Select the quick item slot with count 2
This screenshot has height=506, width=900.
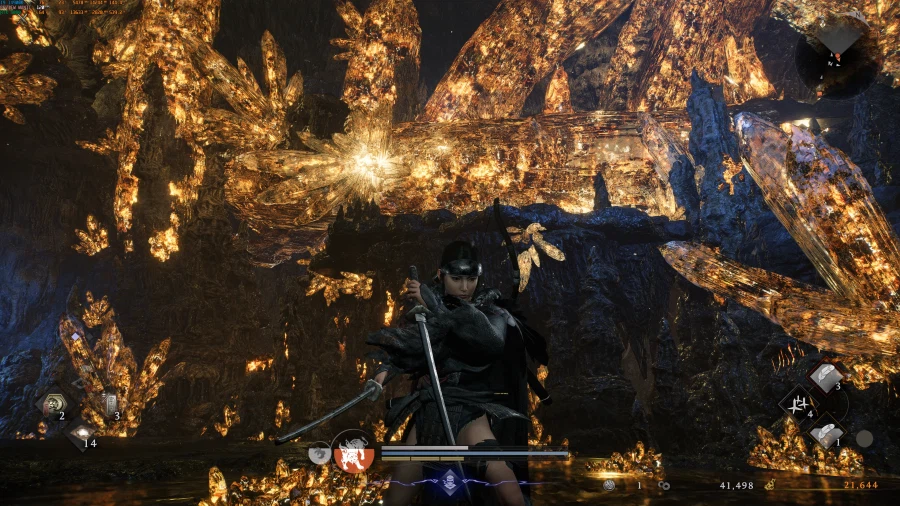50,404
